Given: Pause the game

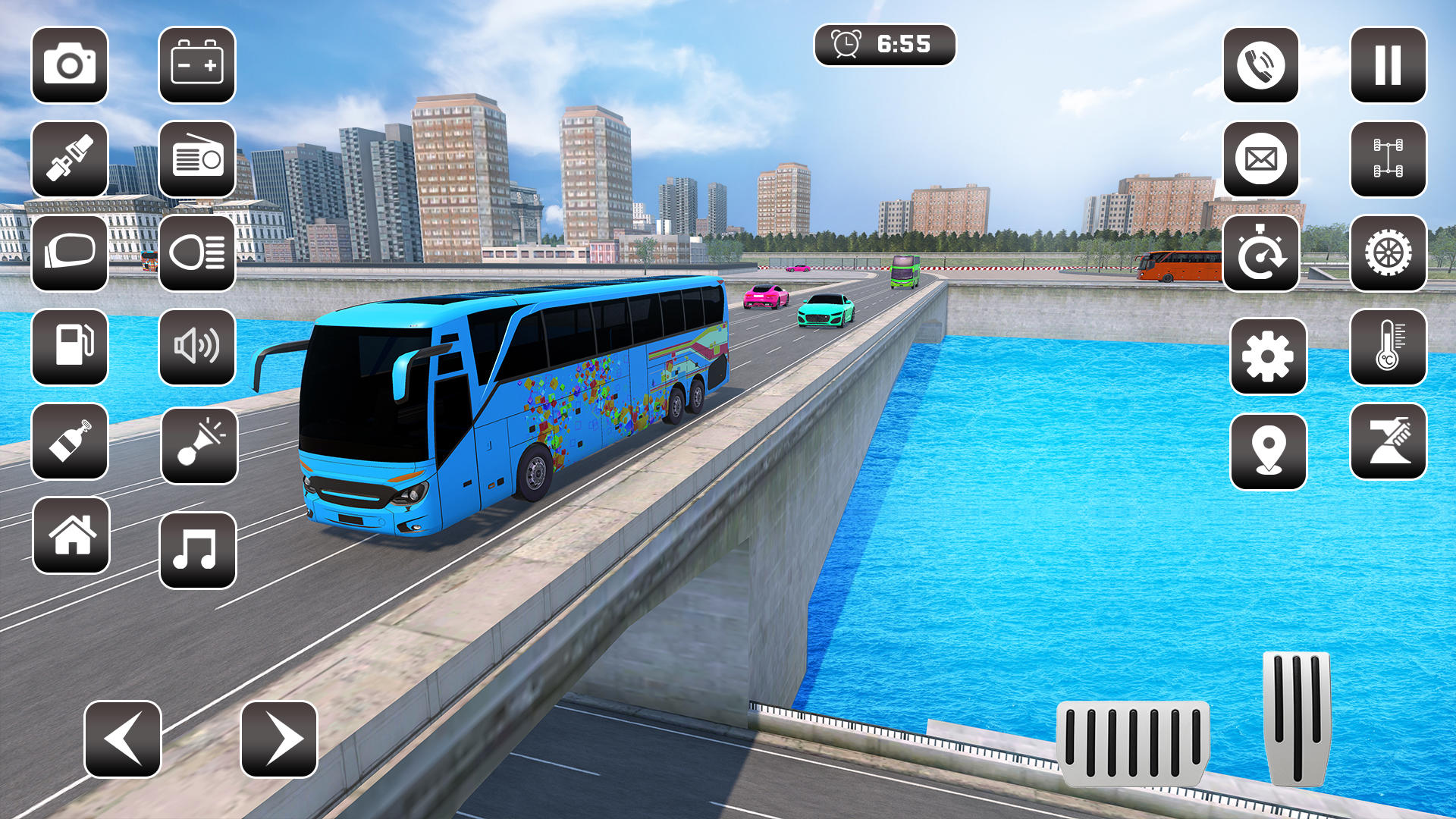Looking at the screenshot, I should (1388, 64).
